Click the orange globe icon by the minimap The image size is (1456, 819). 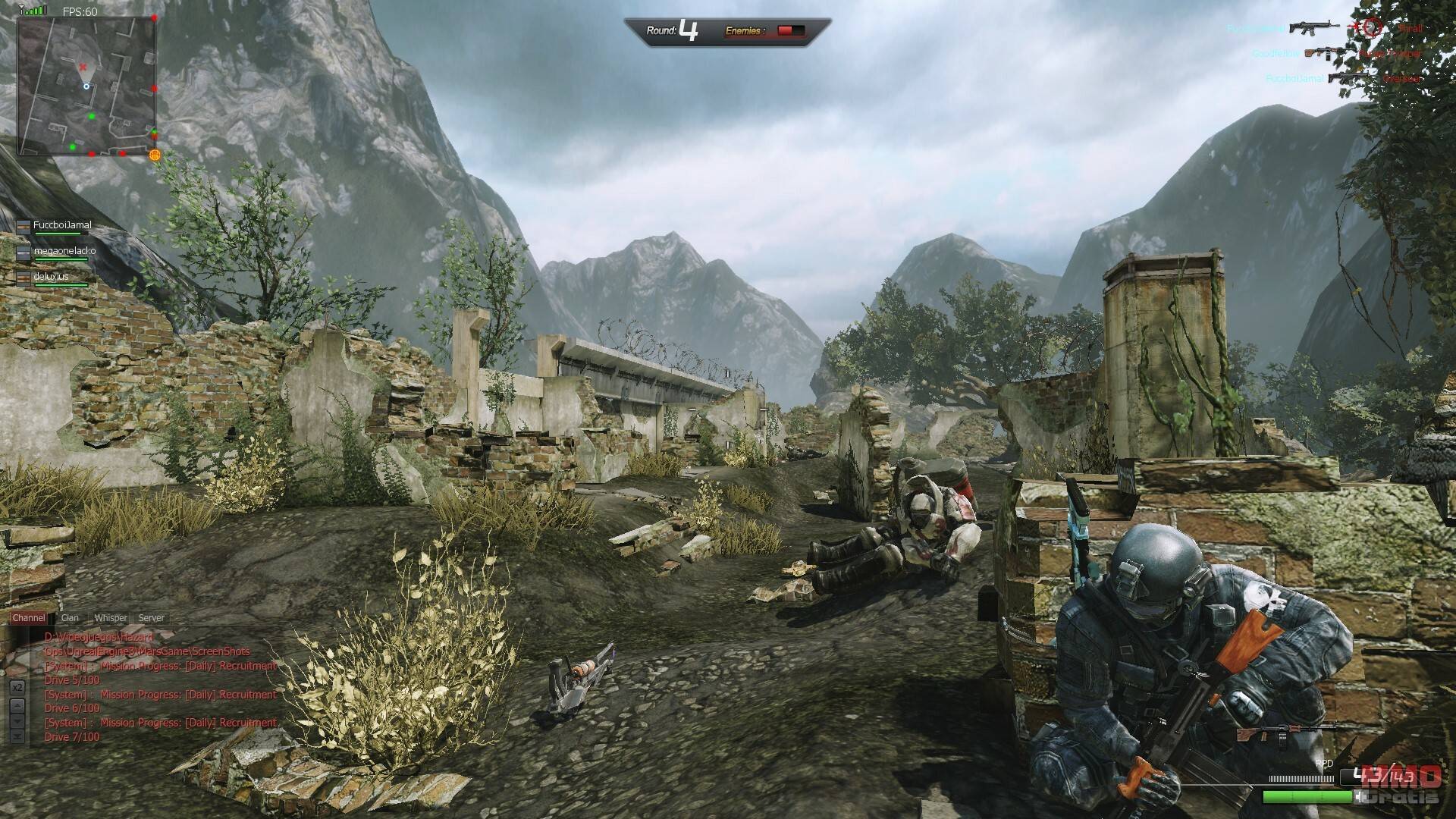(155, 155)
